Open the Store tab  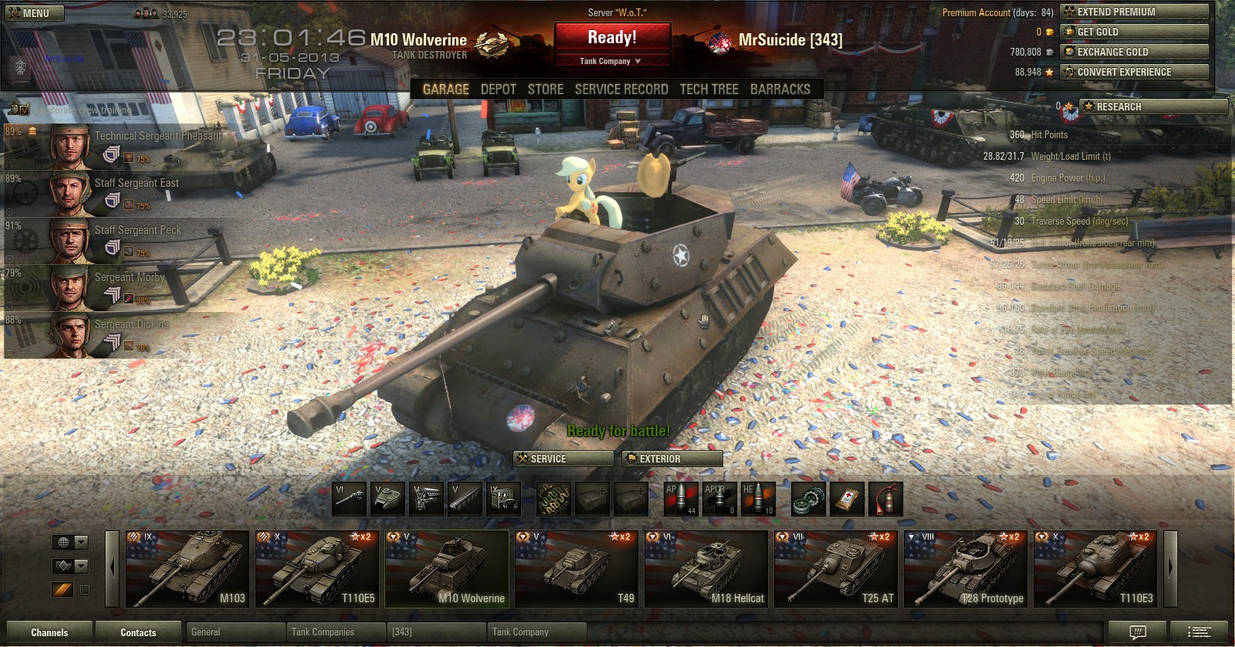pos(545,89)
